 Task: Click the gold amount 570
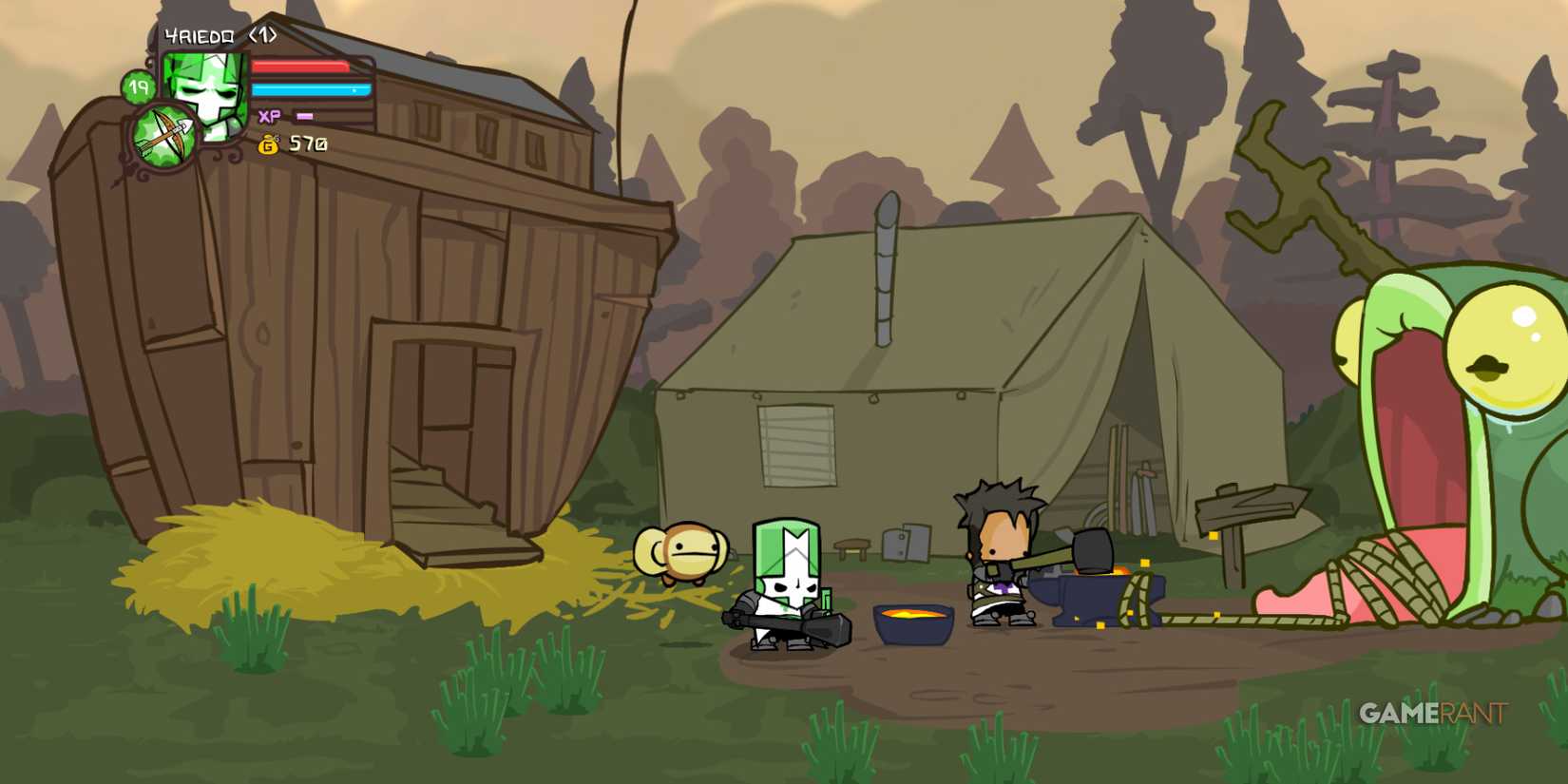click(307, 143)
